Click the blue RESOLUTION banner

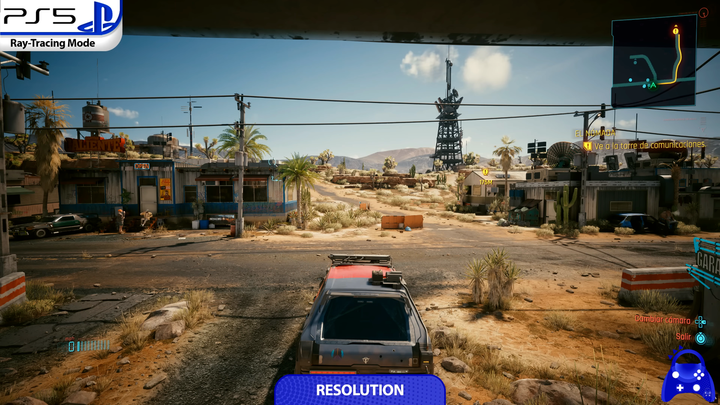(360, 390)
